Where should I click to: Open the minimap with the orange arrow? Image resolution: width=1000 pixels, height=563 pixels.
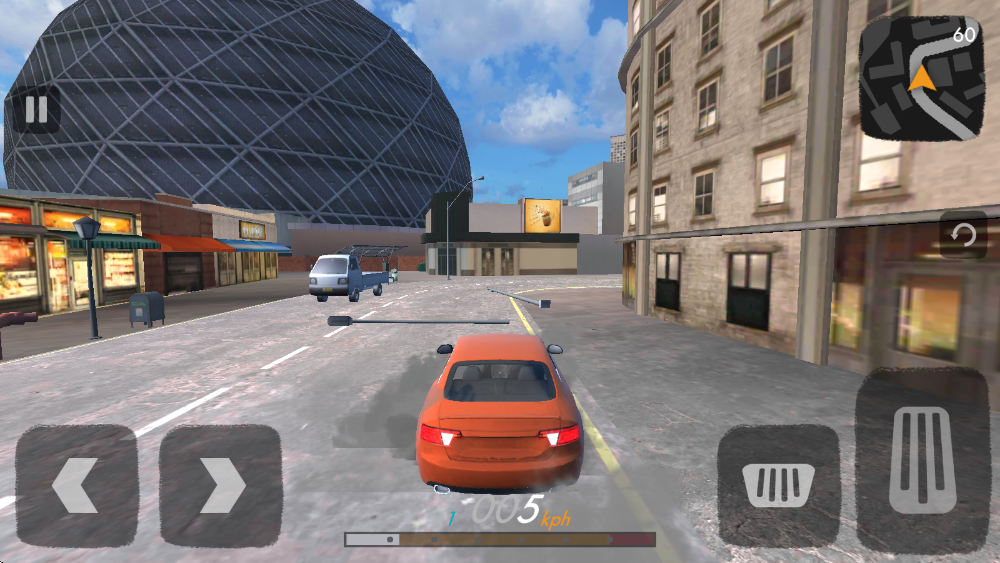click(x=921, y=78)
